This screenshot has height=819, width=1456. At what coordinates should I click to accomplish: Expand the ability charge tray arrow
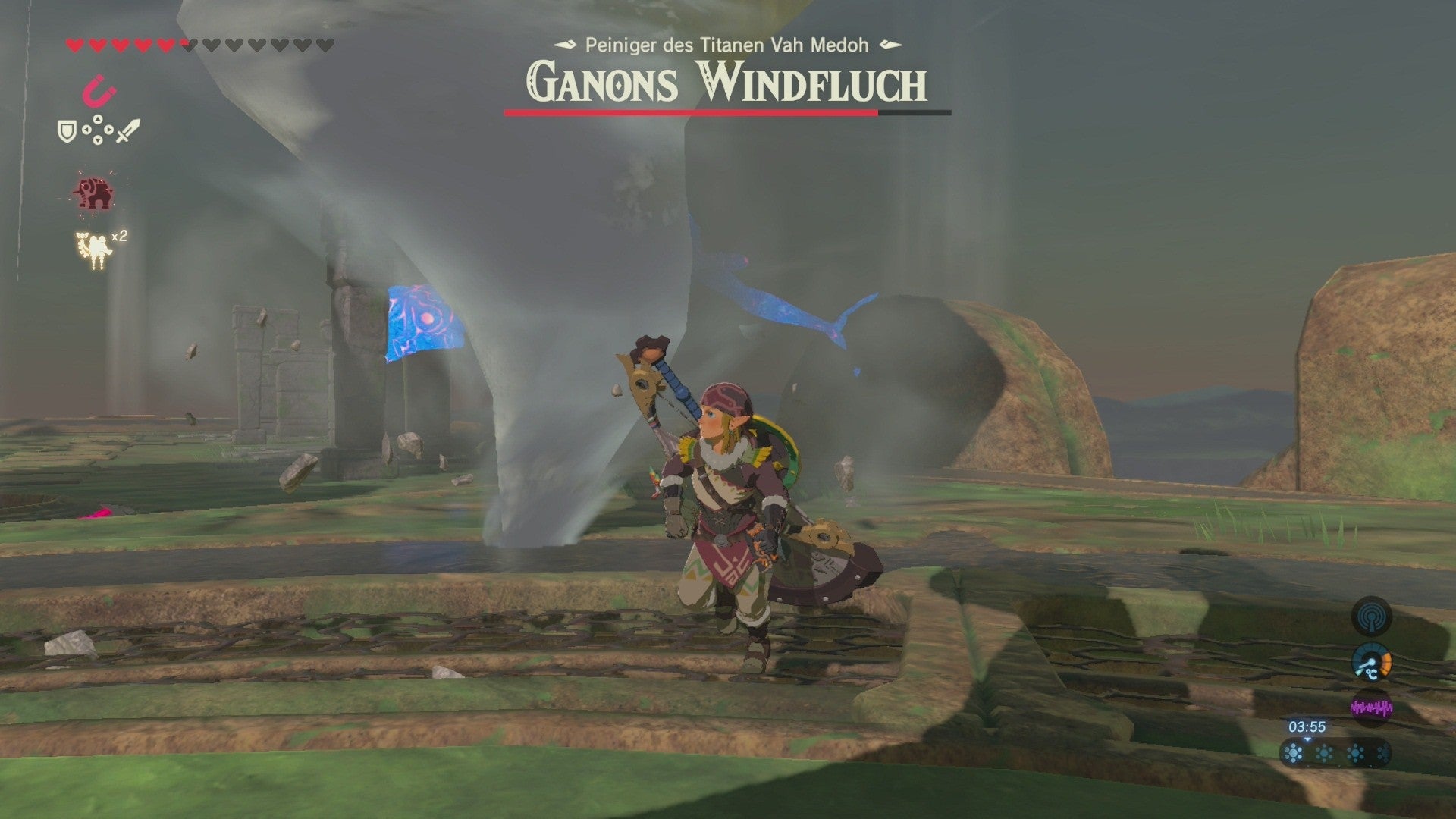(1307, 739)
